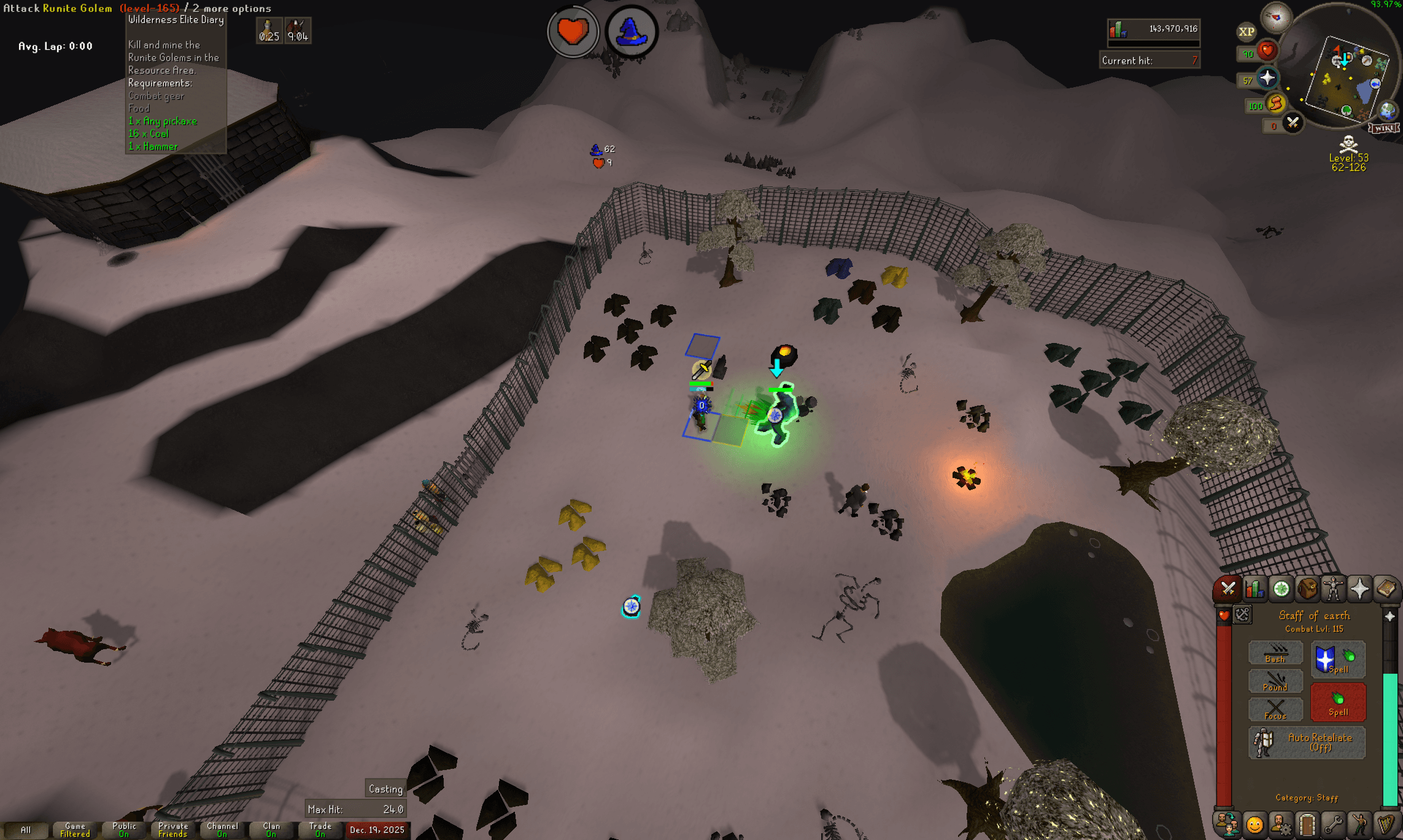Open the Skills stats tab

(1255, 589)
